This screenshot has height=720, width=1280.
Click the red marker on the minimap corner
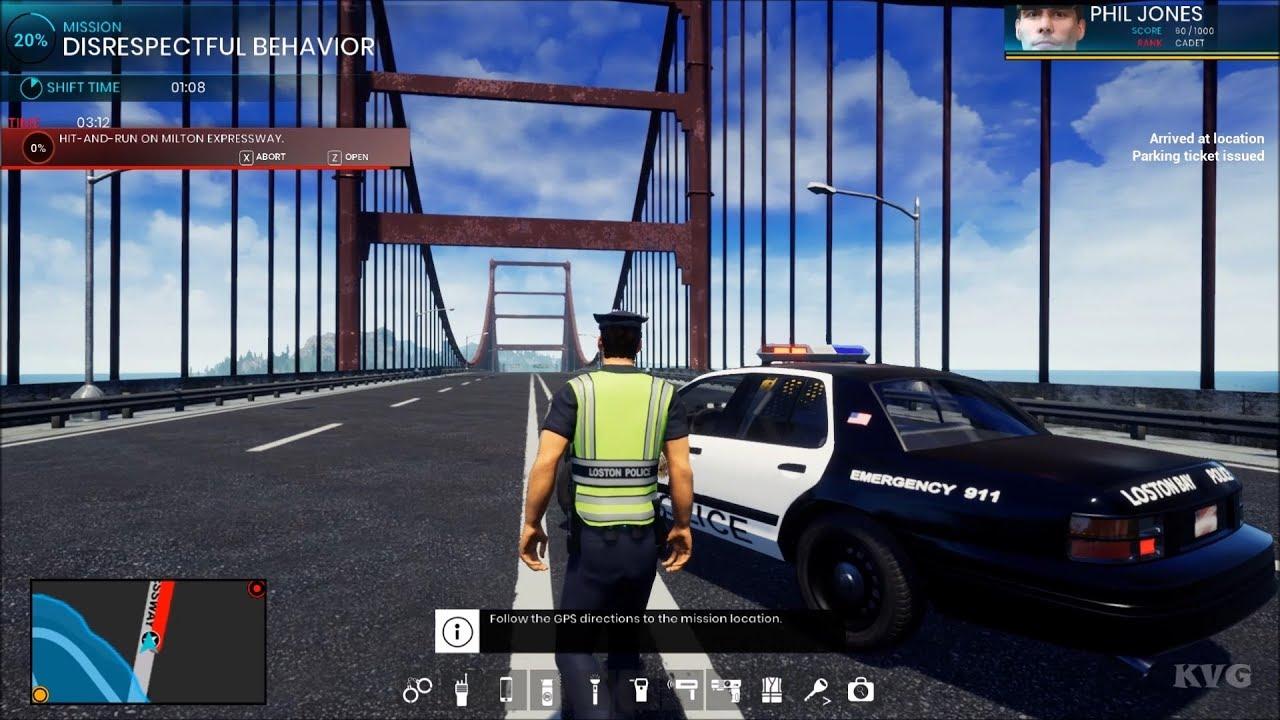tap(256, 589)
